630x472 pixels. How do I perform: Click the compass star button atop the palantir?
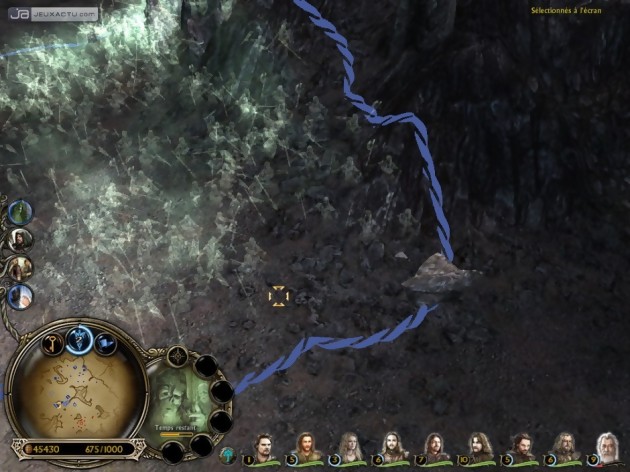point(178,356)
